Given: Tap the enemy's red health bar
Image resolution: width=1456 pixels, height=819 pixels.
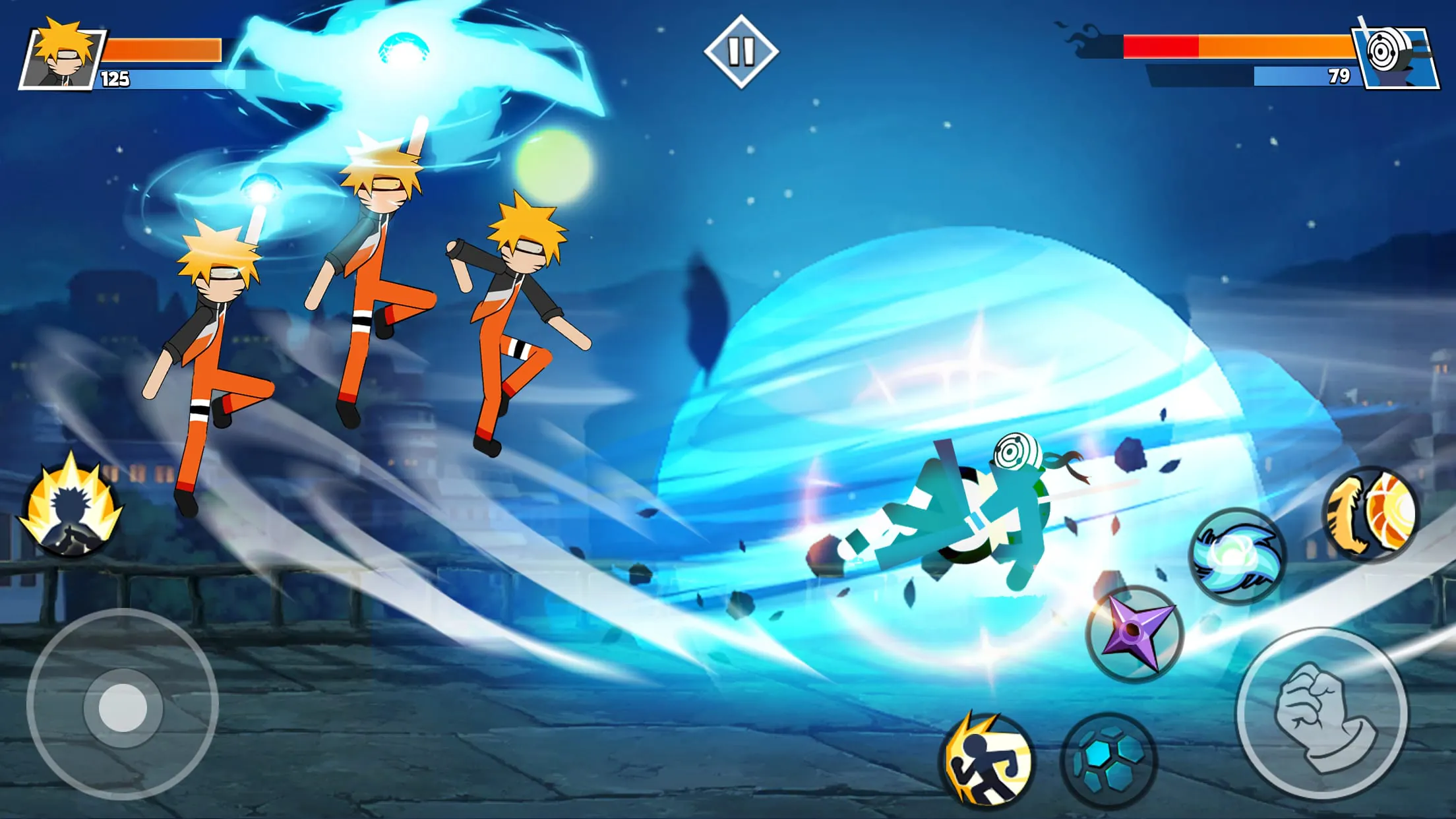Looking at the screenshot, I should 1161,47.
